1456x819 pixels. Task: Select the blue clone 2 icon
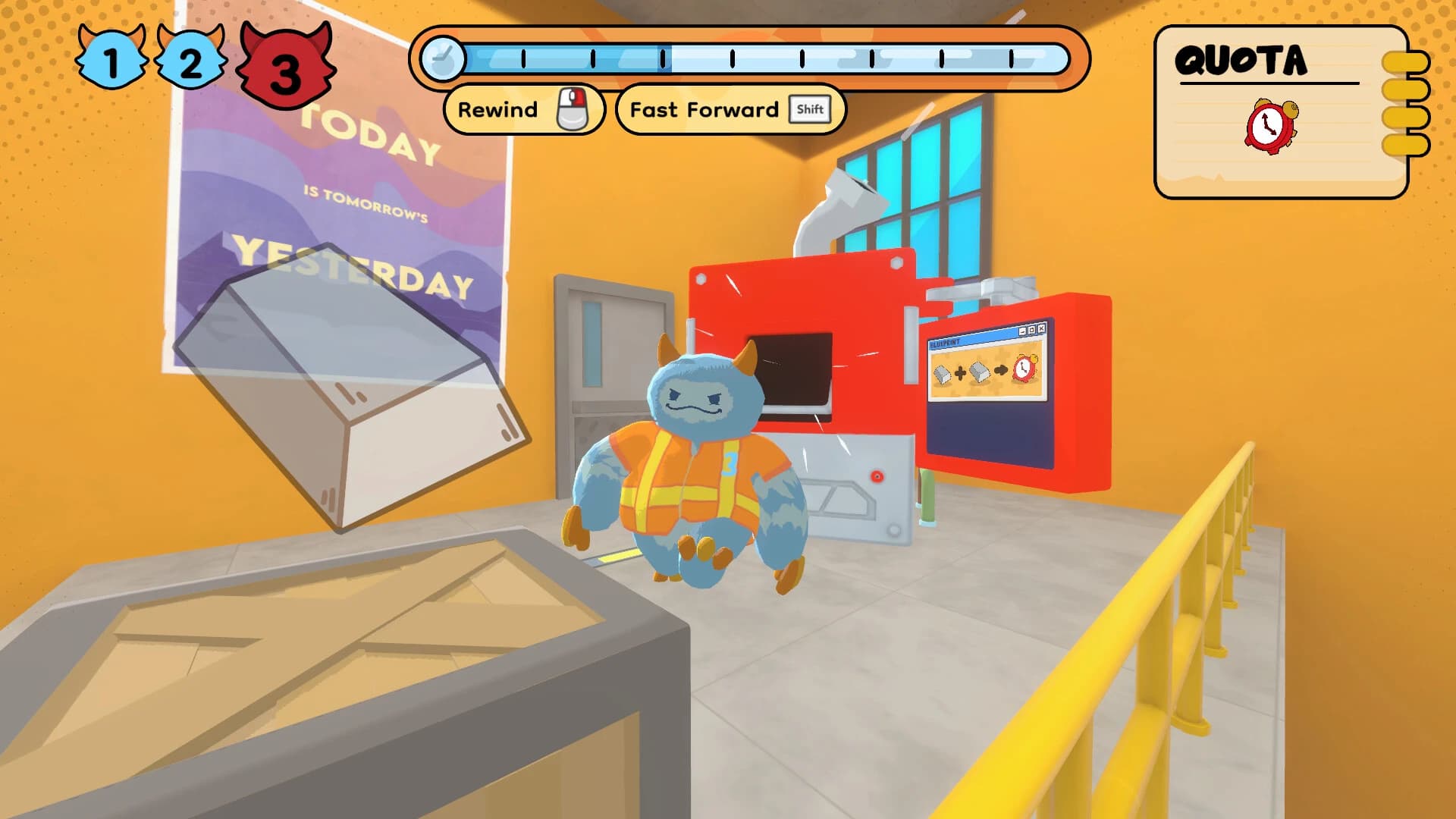(x=190, y=58)
